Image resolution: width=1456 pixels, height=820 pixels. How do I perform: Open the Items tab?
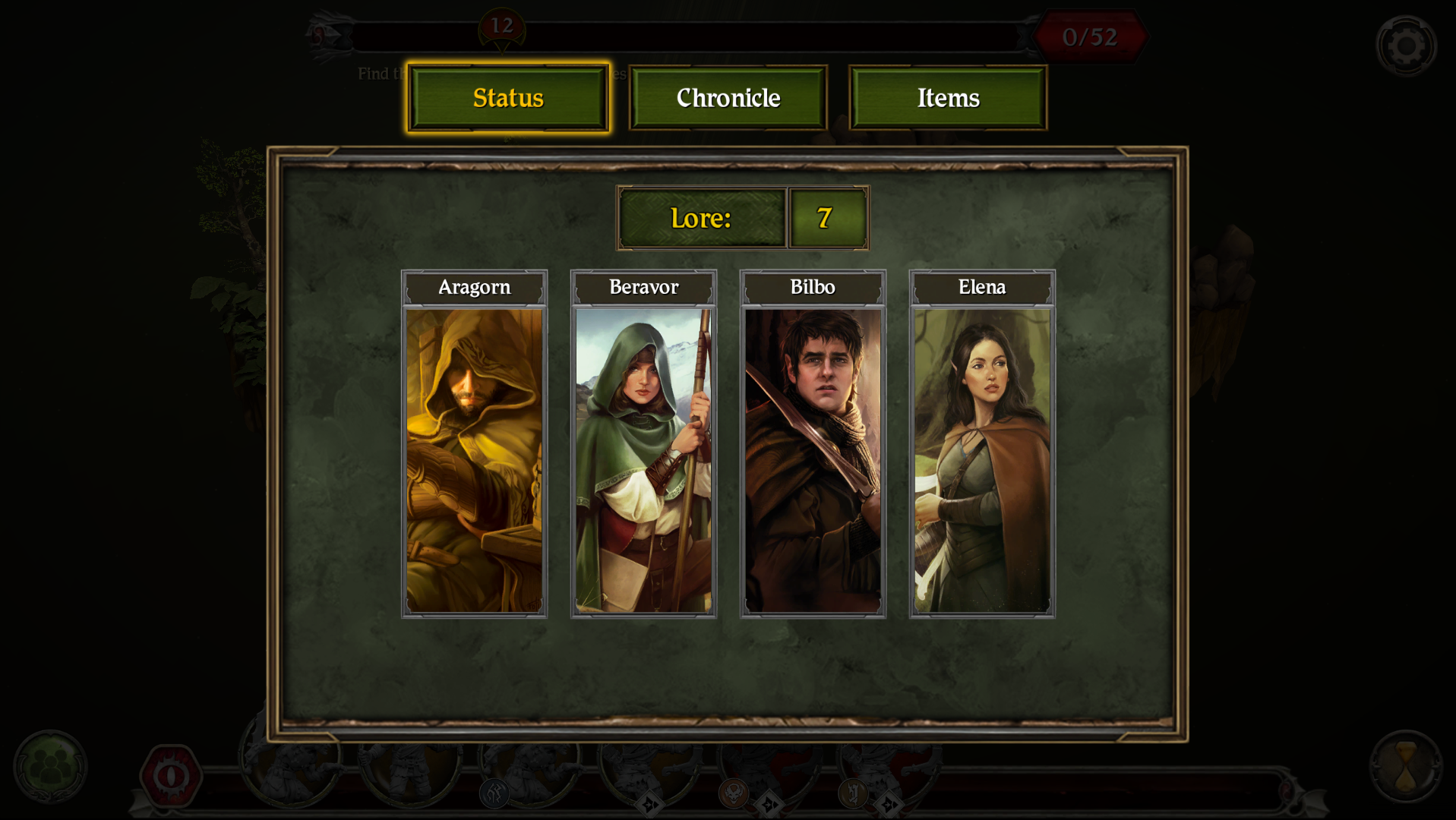click(948, 97)
